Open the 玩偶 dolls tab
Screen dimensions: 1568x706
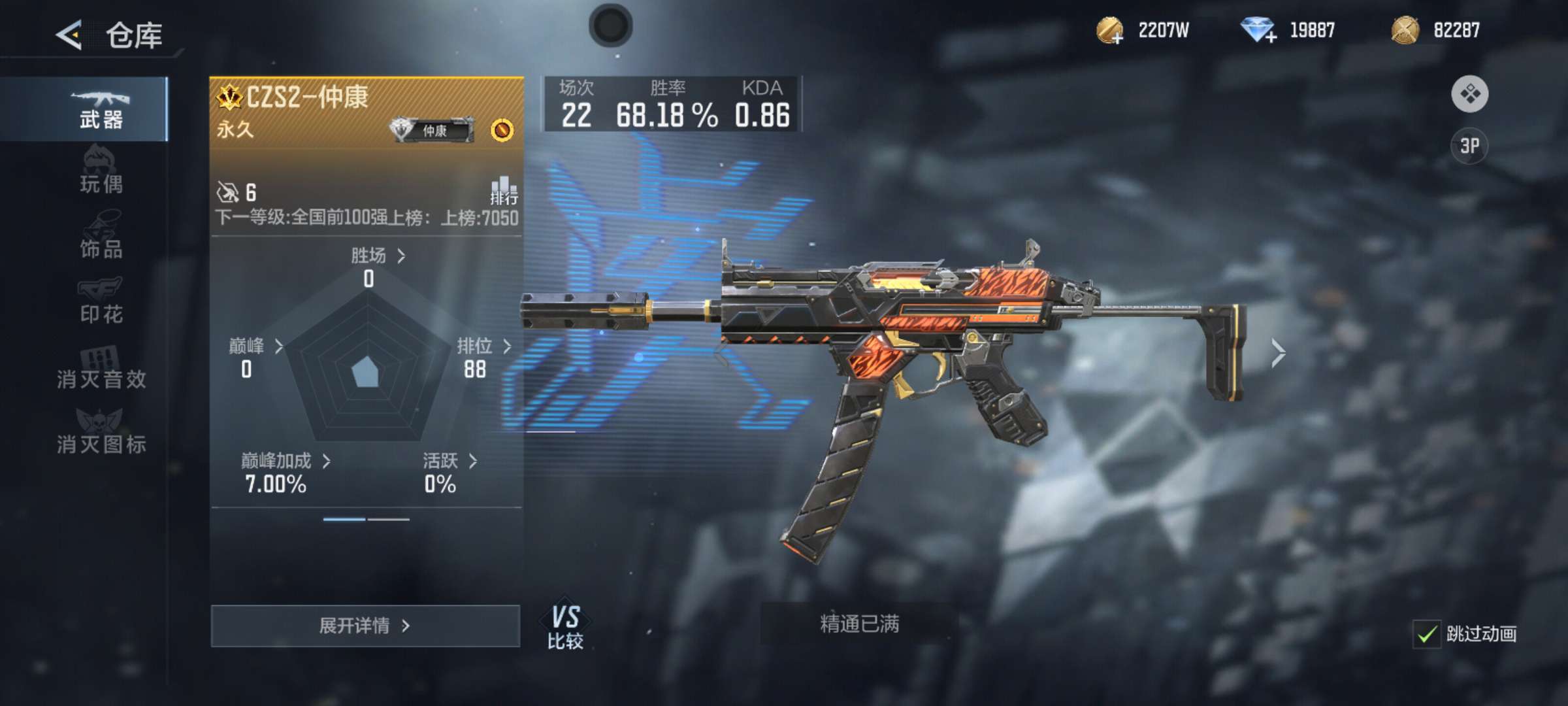101,173
